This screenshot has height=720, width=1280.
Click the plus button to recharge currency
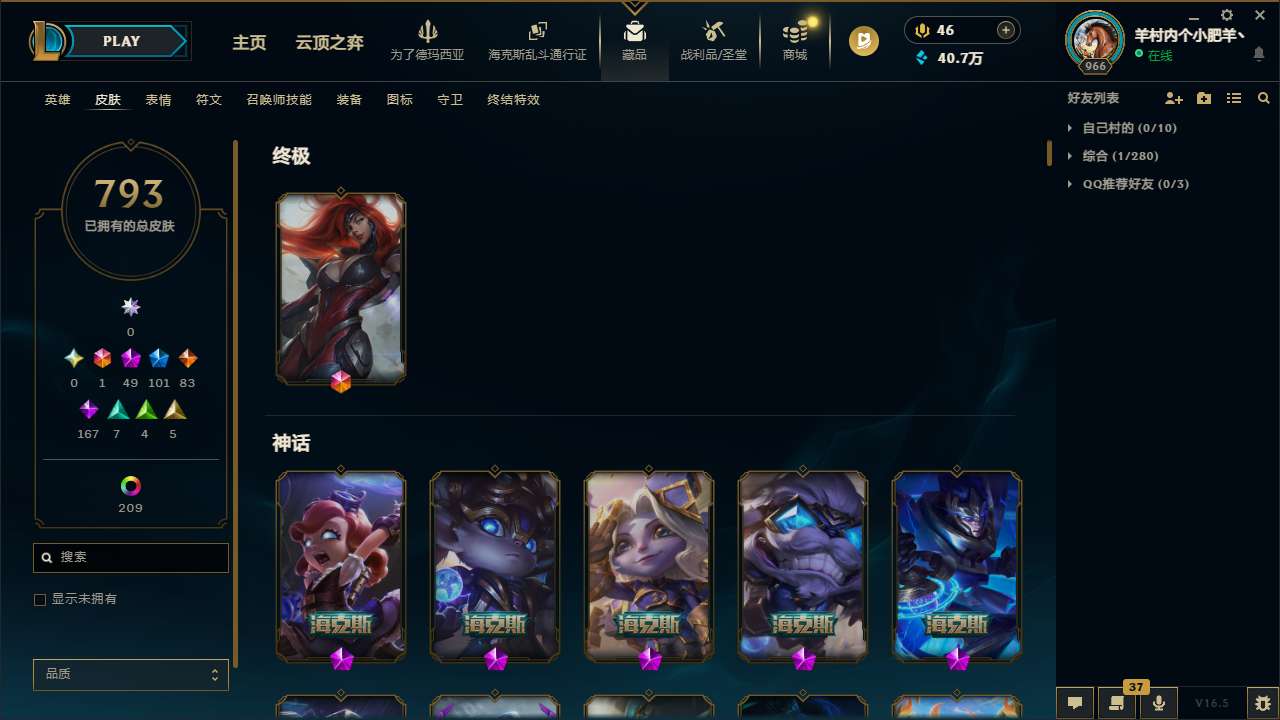tap(1004, 30)
